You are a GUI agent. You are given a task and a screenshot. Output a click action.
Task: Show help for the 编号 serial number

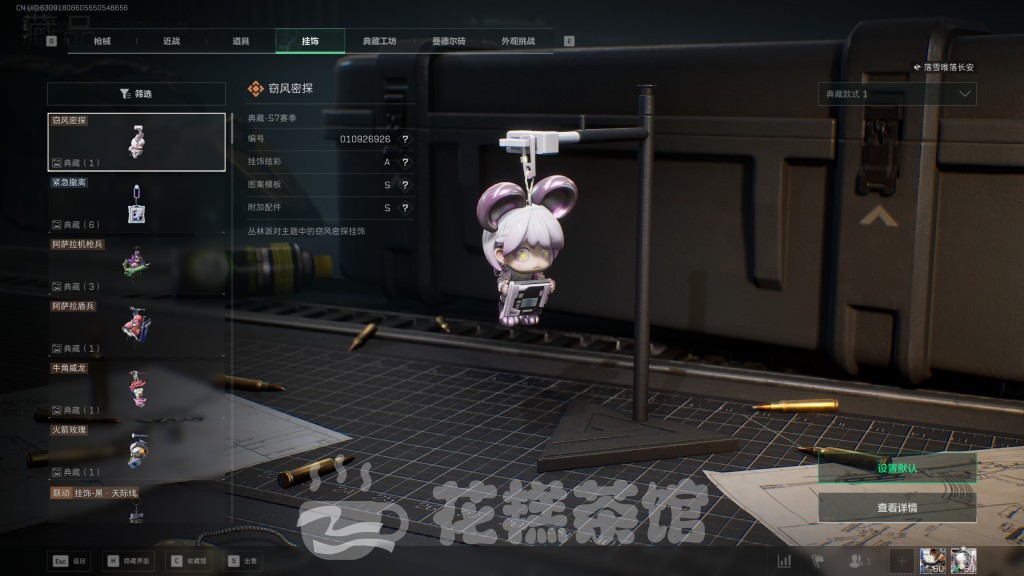(405, 139)
